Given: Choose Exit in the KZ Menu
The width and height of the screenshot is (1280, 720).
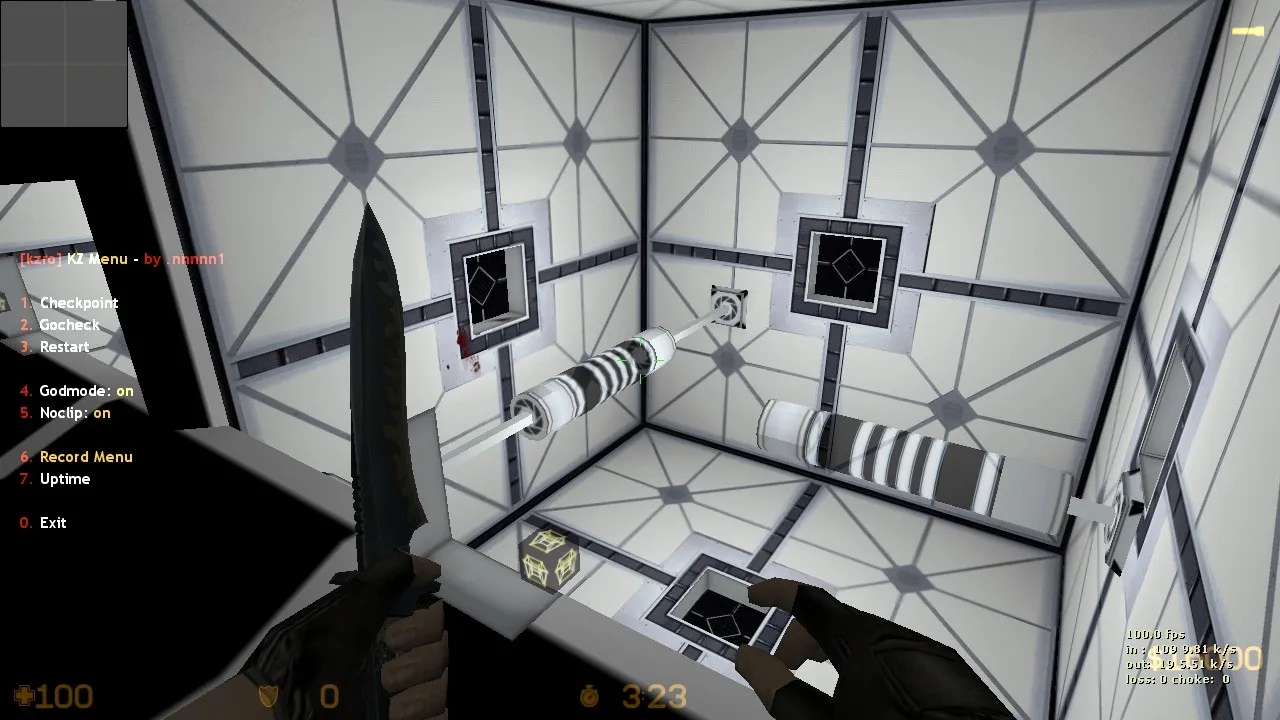Looking at the screenshot, I should coord(51,522).
